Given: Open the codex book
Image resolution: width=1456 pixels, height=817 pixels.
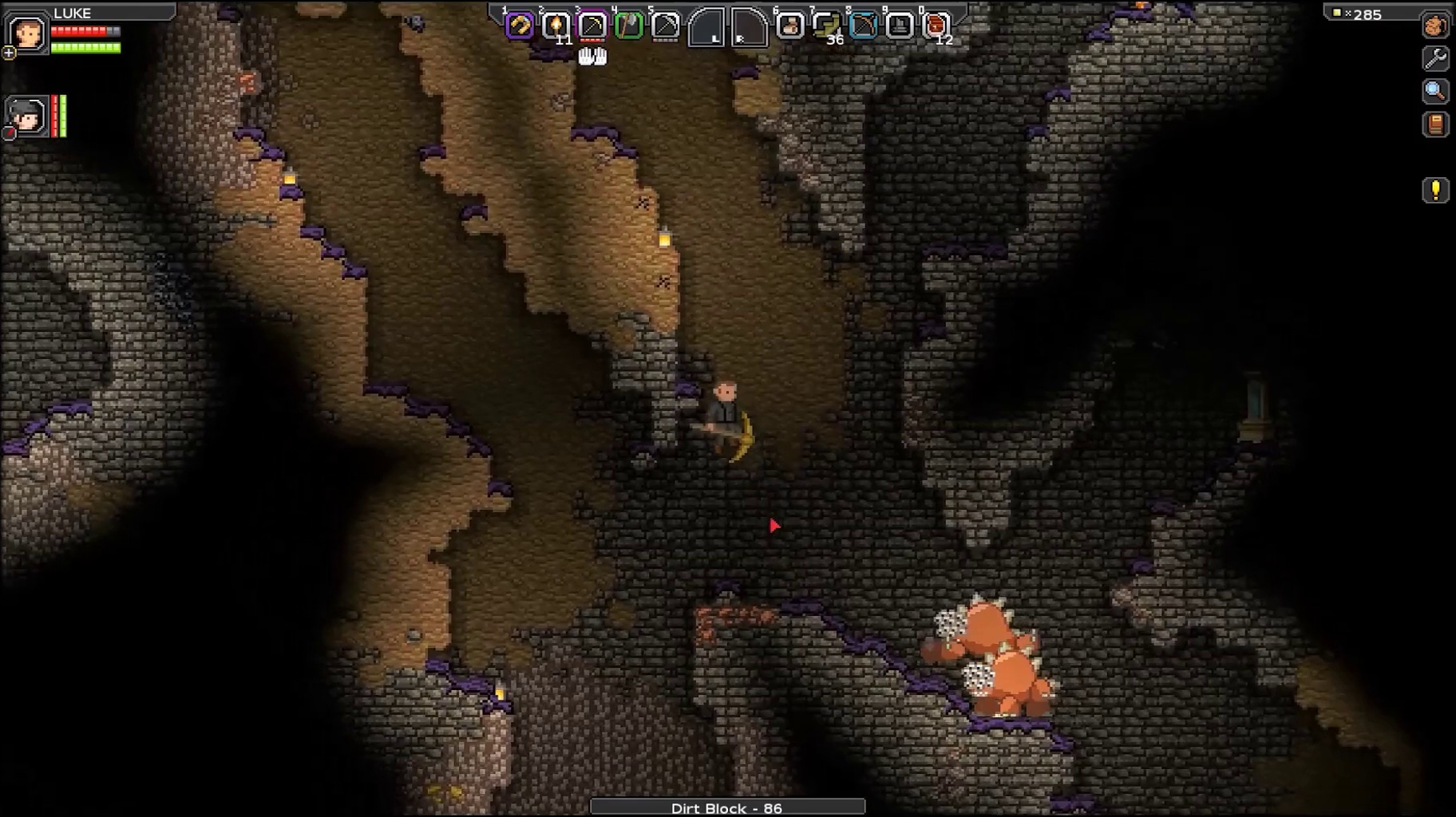Looking at the screenshot, I should [x=1435, y=124].
